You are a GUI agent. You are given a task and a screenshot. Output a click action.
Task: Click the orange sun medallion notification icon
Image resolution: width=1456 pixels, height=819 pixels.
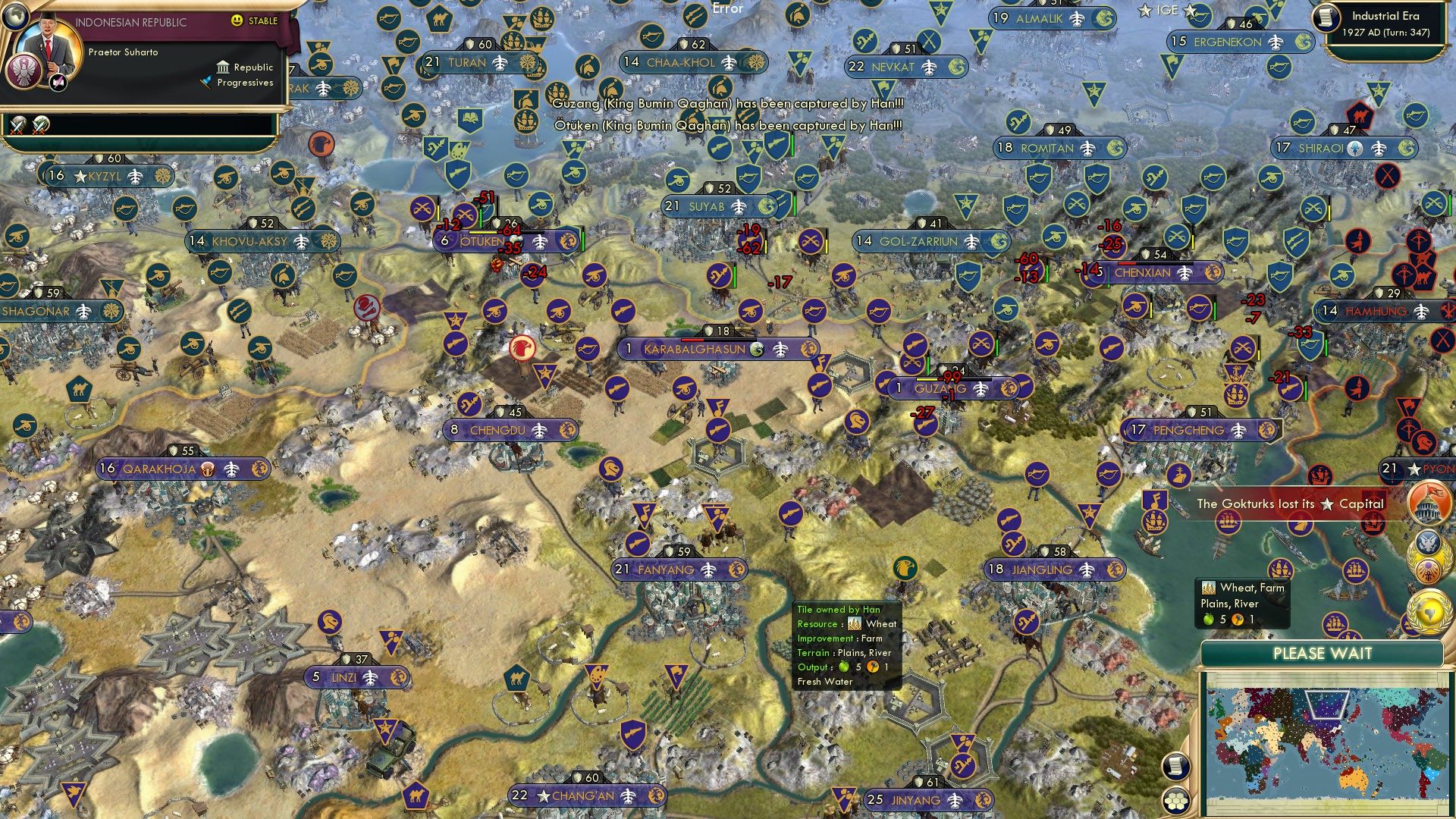pyautogui.click(x=1427, y=570)
